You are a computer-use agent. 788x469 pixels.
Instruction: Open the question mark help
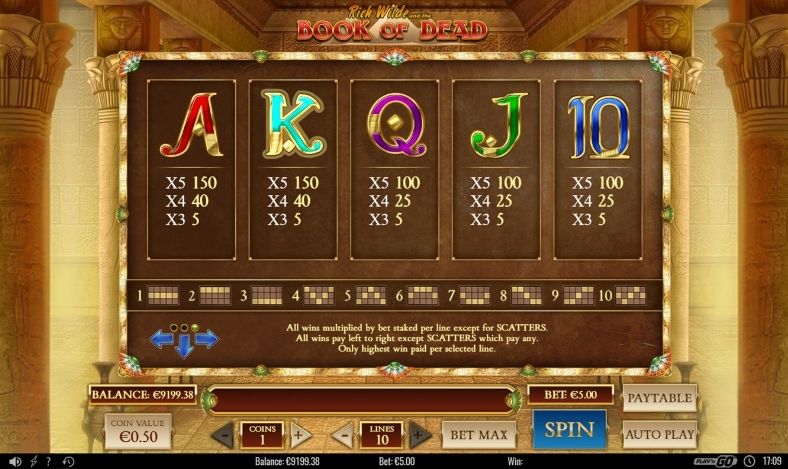(x=47, y=462)
